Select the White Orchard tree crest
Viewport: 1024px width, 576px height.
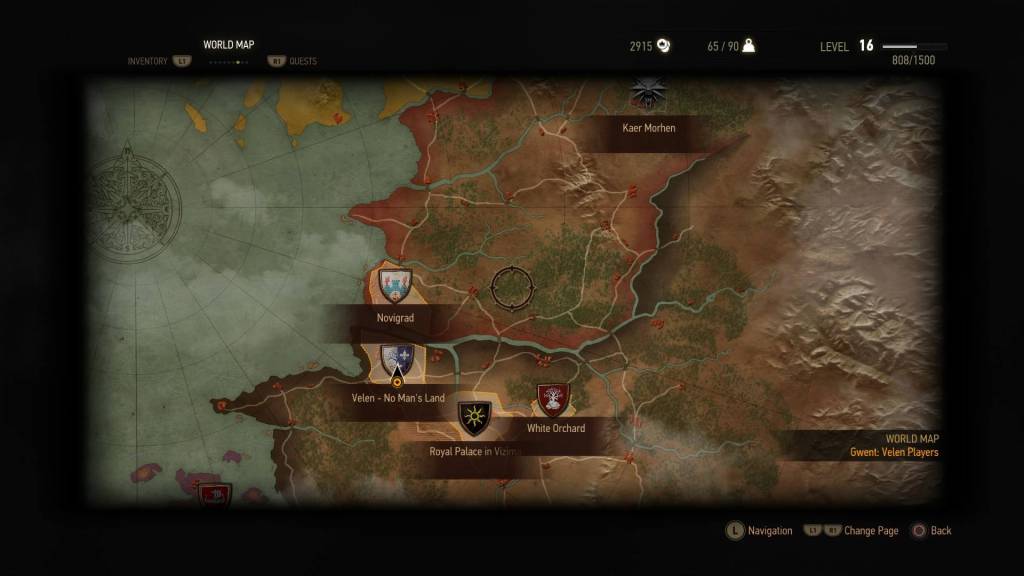[553, 399]
